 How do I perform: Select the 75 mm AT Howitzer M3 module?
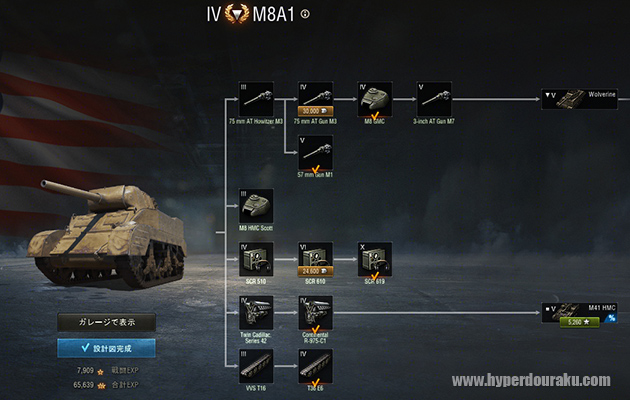(x=257, y=98)
